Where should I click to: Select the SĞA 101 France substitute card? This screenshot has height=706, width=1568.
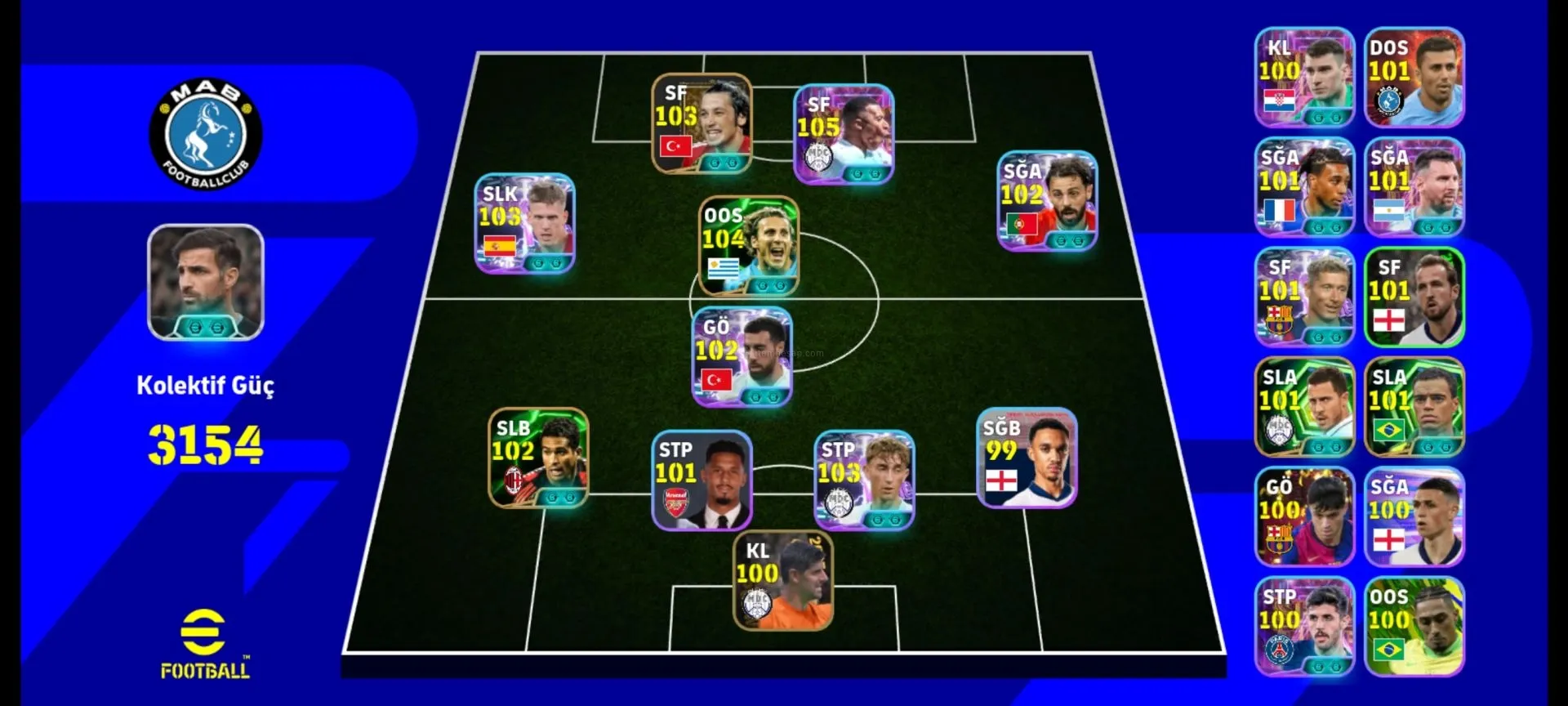[1304, 187]
